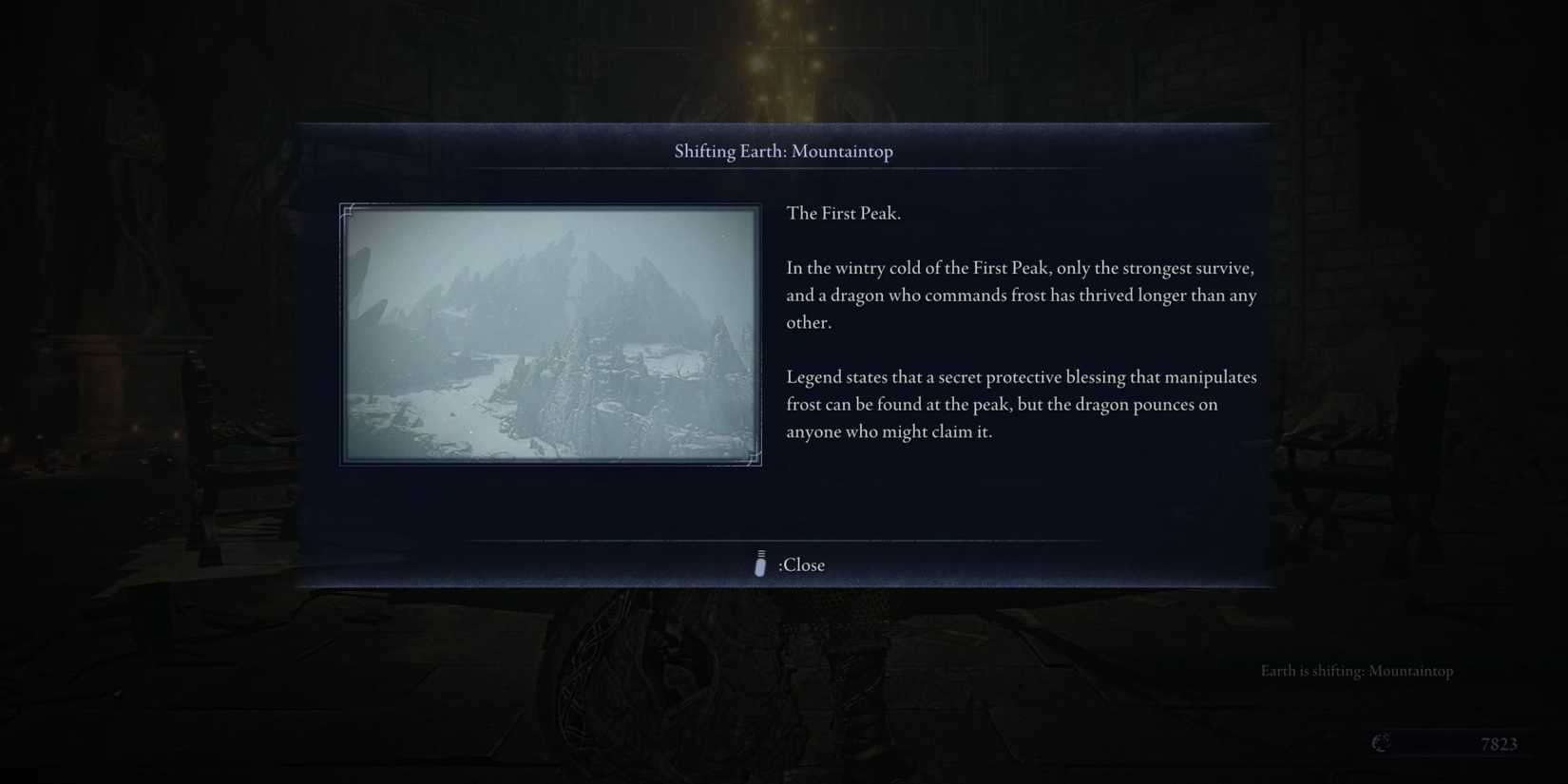Viewport: 1568px width, 784px height.
Task: Click the paragraph about the frost dragon
Action: tap(1020, 295)
